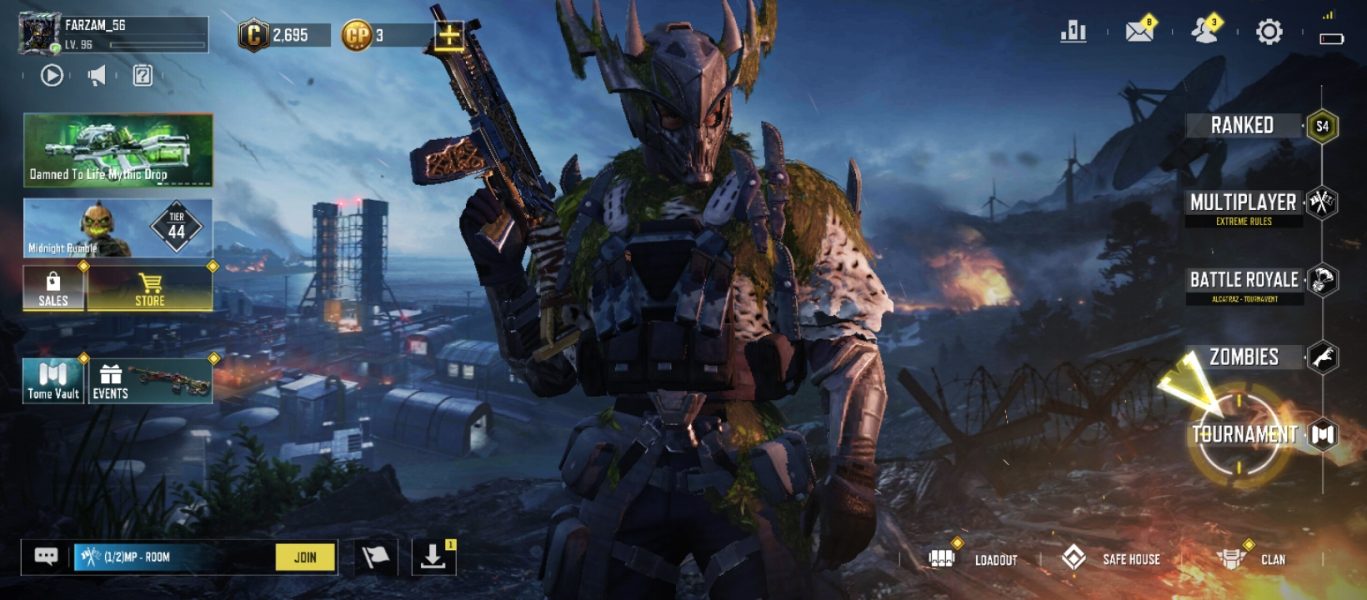
Task: Open the Tome Vault
Action: tap(53, 381)
